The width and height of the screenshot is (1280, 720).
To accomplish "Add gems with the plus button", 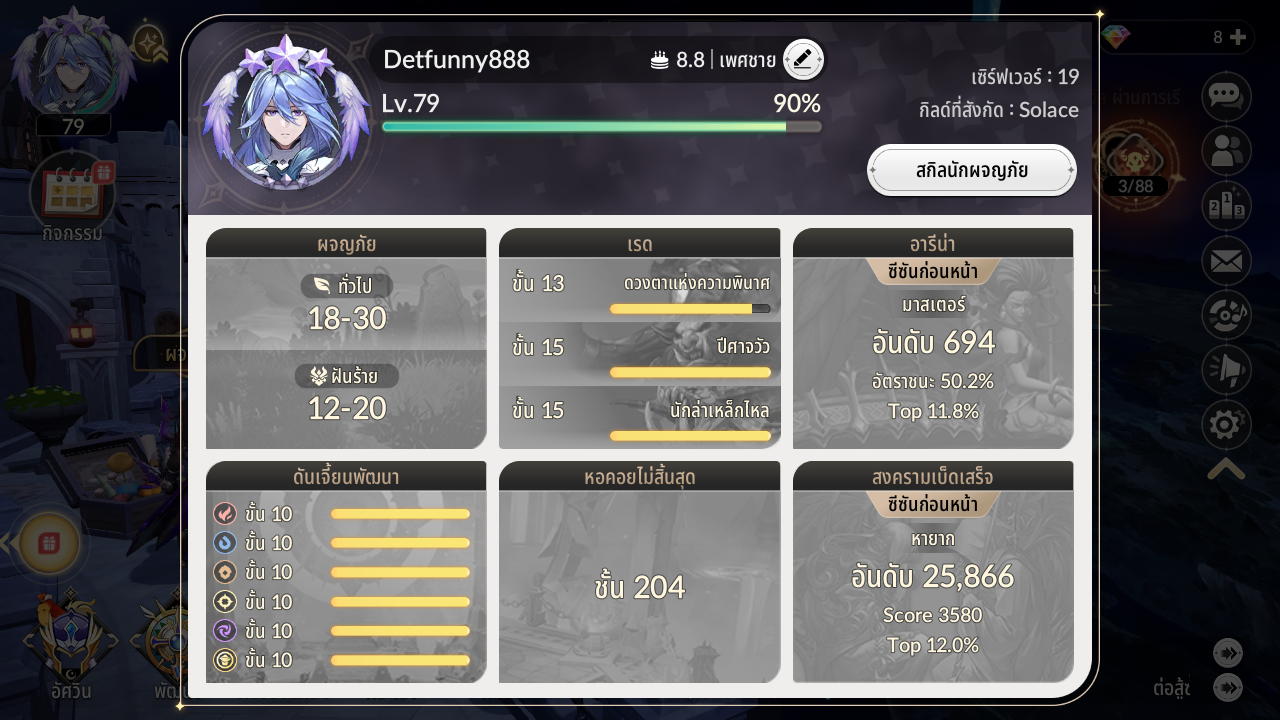I will coord(1238,38).
